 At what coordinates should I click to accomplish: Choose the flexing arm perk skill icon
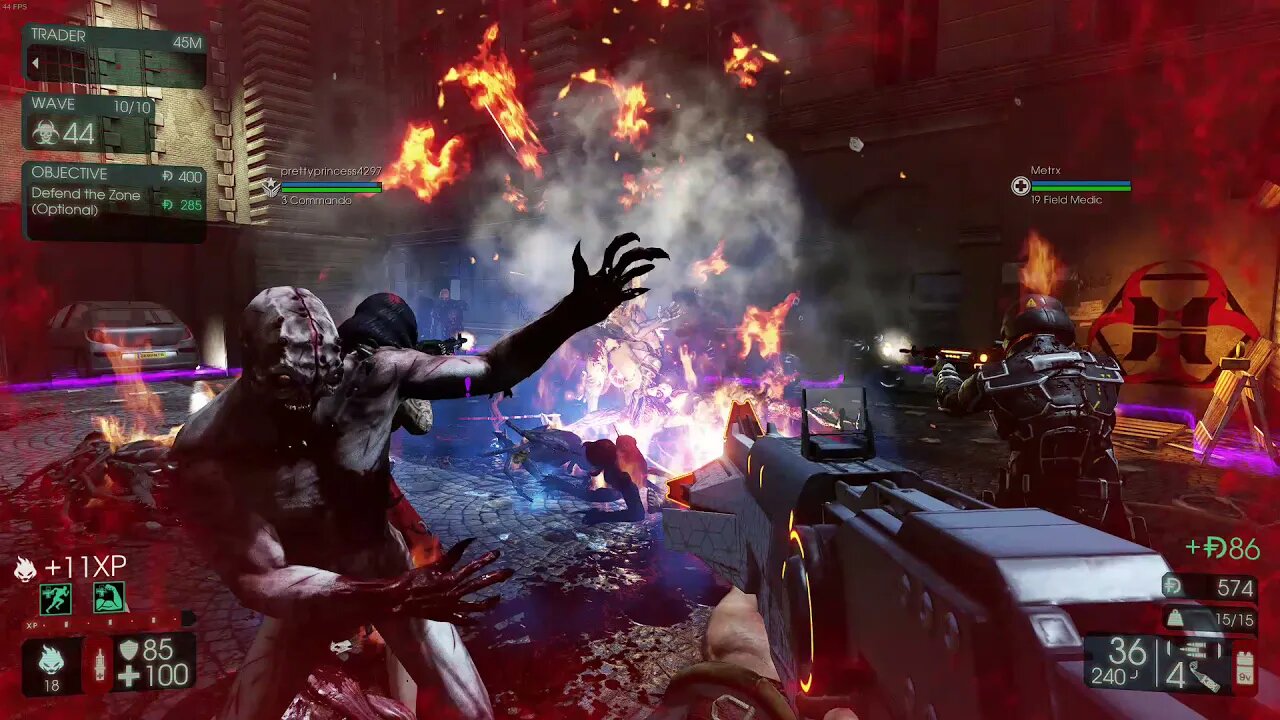[x=108, y=598]
